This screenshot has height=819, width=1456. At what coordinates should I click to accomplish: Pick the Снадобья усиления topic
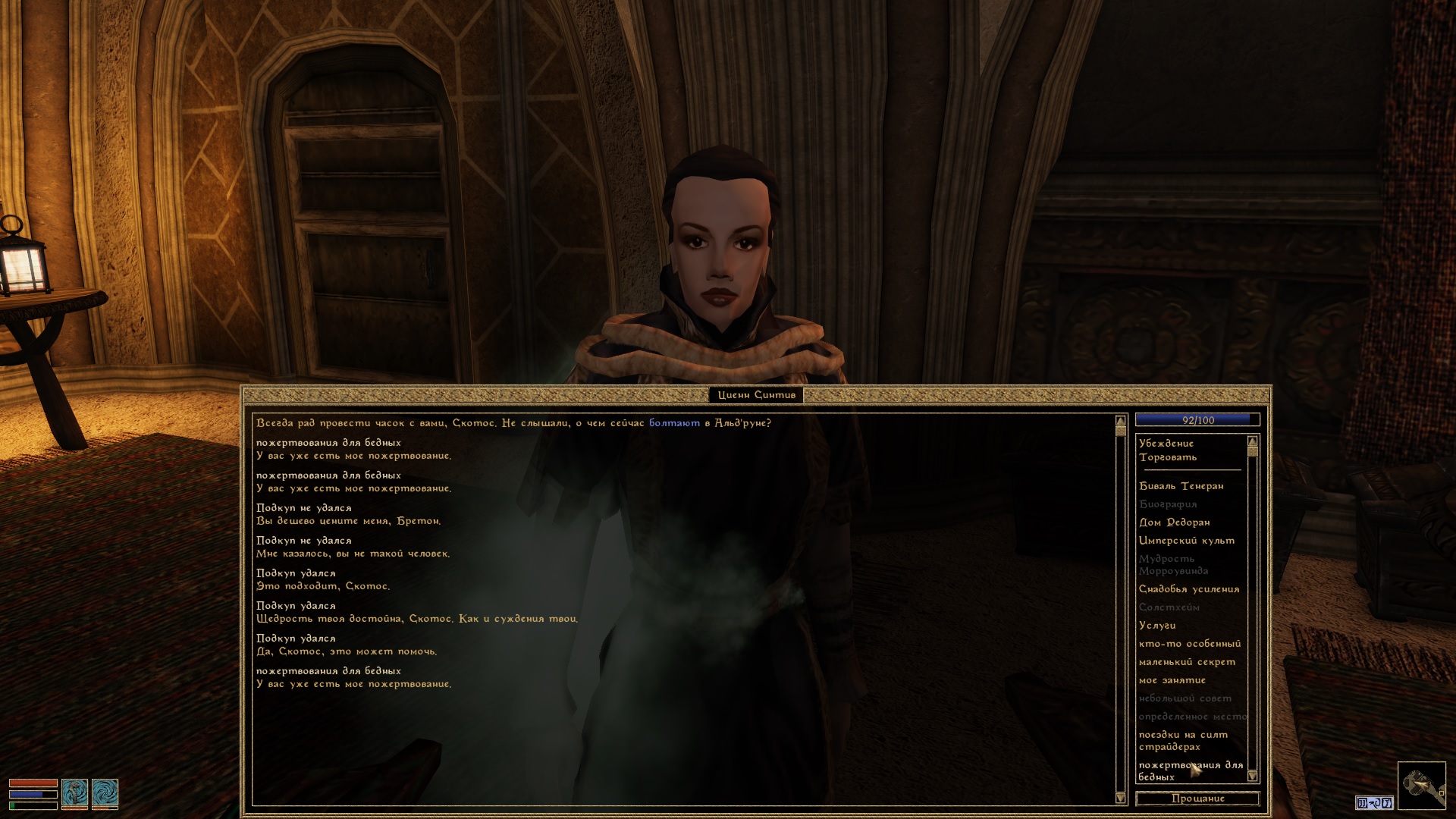click(x=1188, y=589)
